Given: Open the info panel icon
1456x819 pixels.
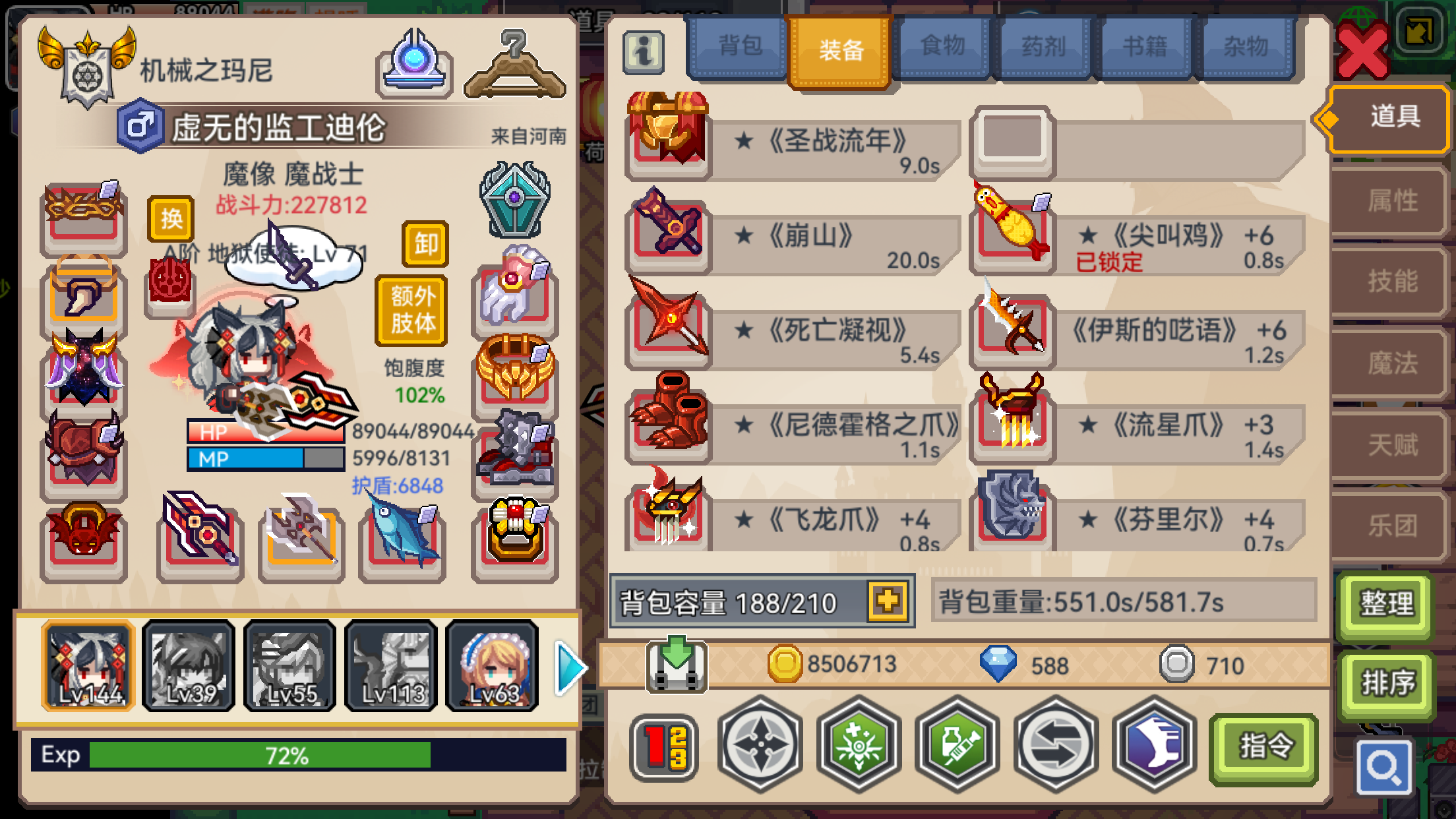Looking at the screenshot, I should point(644,51).
